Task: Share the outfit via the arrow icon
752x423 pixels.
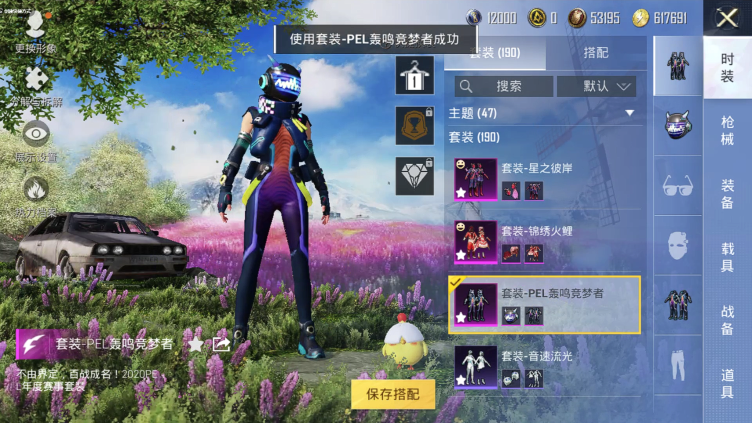Action: coord(221,344)
